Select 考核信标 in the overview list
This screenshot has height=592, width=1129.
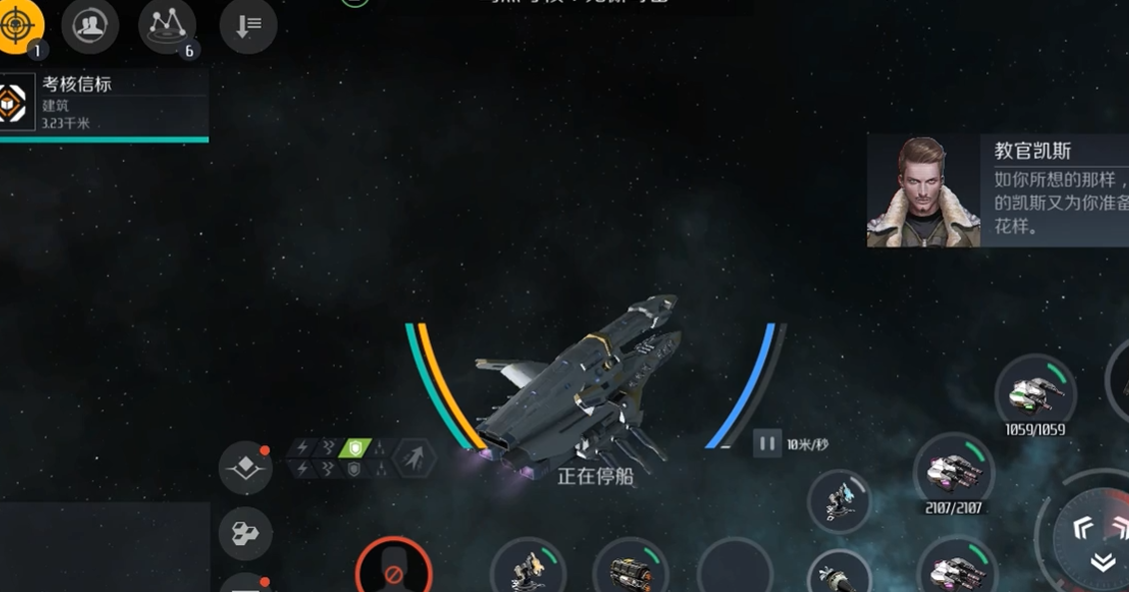tap(104, 103)
